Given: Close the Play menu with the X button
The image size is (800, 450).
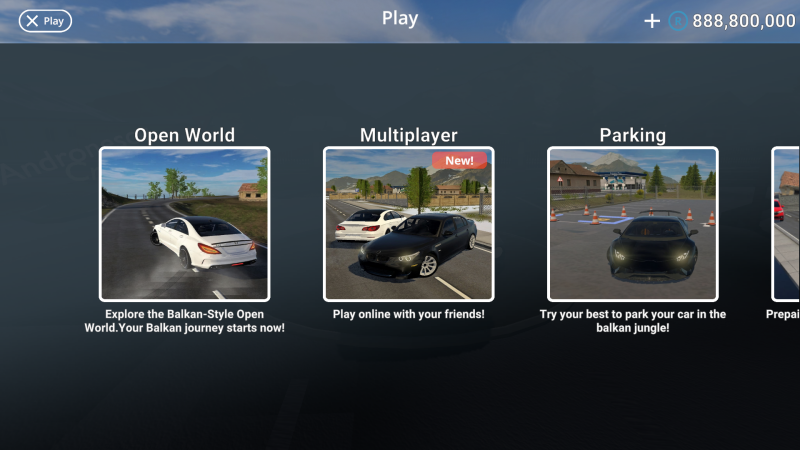Looking at the screenshot, I should 45,20.
